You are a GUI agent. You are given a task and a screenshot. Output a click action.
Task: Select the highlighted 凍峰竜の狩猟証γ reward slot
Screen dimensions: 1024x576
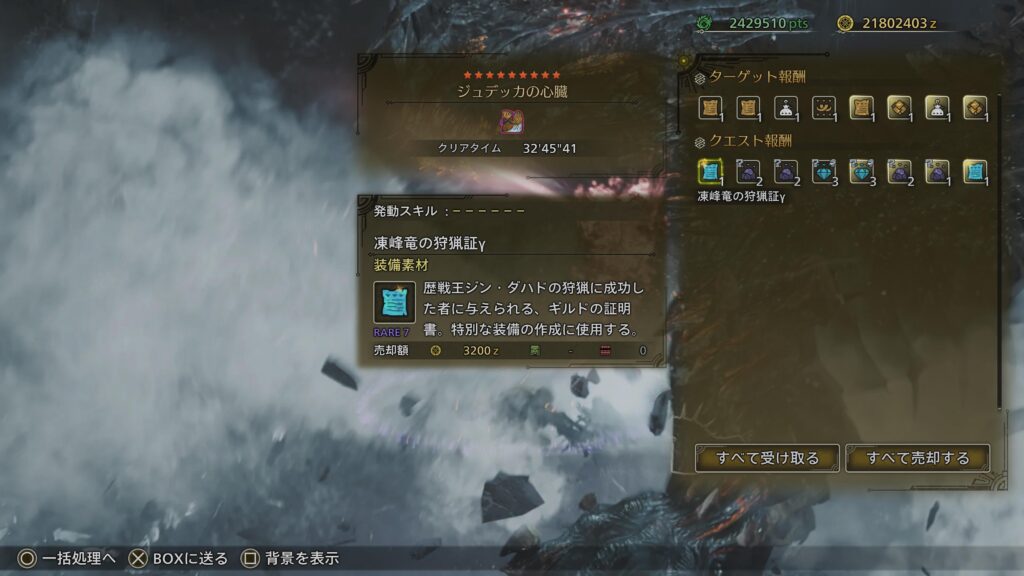pyautogui.click(x=710, y=172)
